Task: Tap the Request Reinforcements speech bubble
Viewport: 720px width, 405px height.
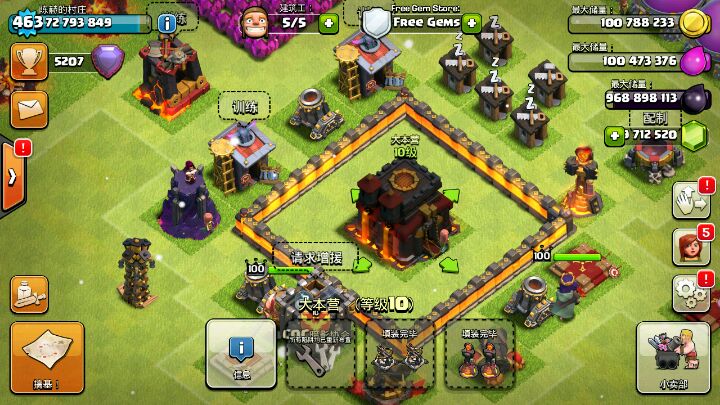Action: tap(313, 257)
